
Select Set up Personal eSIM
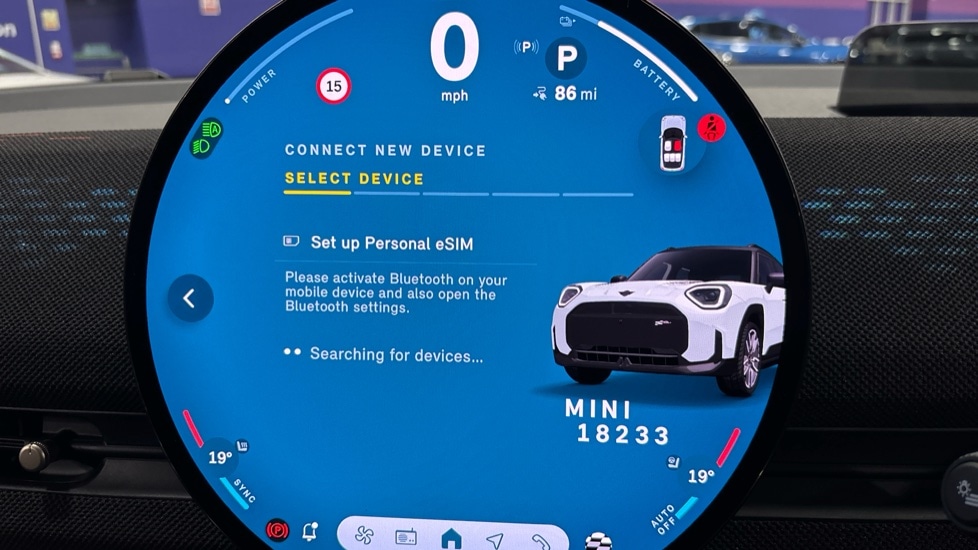pyautogui.click(x=391, y=242)
